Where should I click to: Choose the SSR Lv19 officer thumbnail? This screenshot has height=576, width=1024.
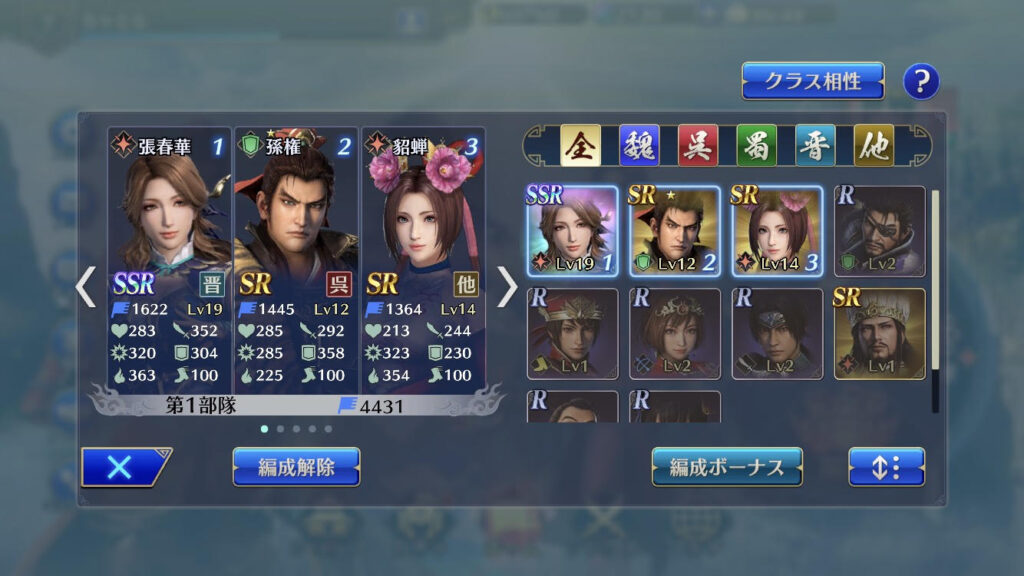[x=573, y=231]
